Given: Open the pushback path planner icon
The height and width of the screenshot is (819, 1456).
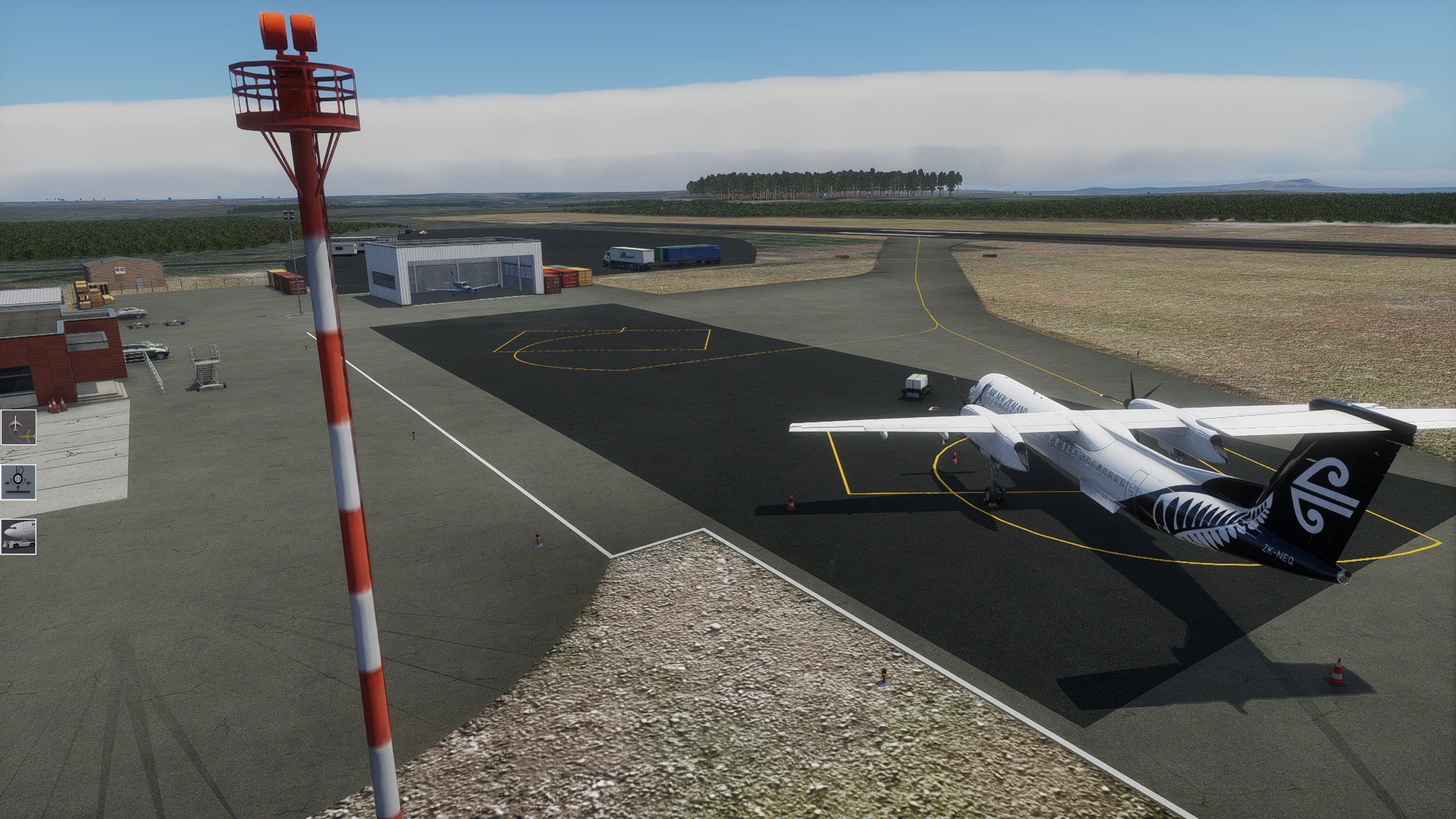Looking at the screenshot, I should pos(18,427).
